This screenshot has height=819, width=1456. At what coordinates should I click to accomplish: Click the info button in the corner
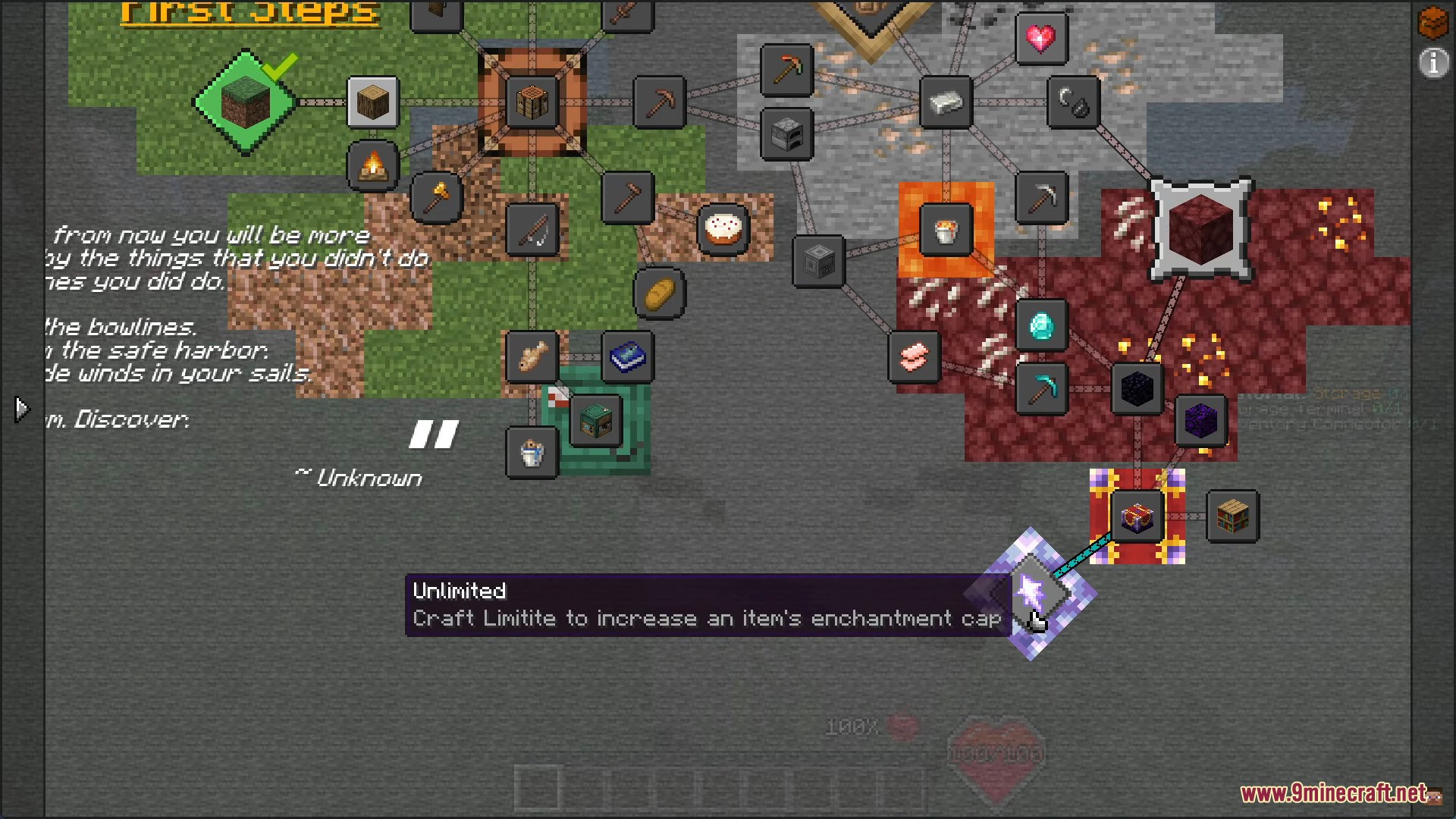point(1432,64)
